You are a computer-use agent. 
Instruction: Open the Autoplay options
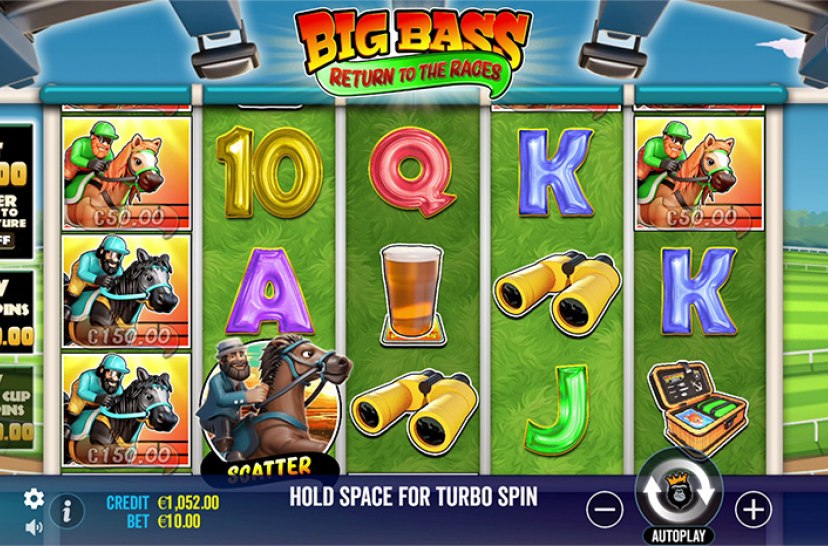coord(678,535)
